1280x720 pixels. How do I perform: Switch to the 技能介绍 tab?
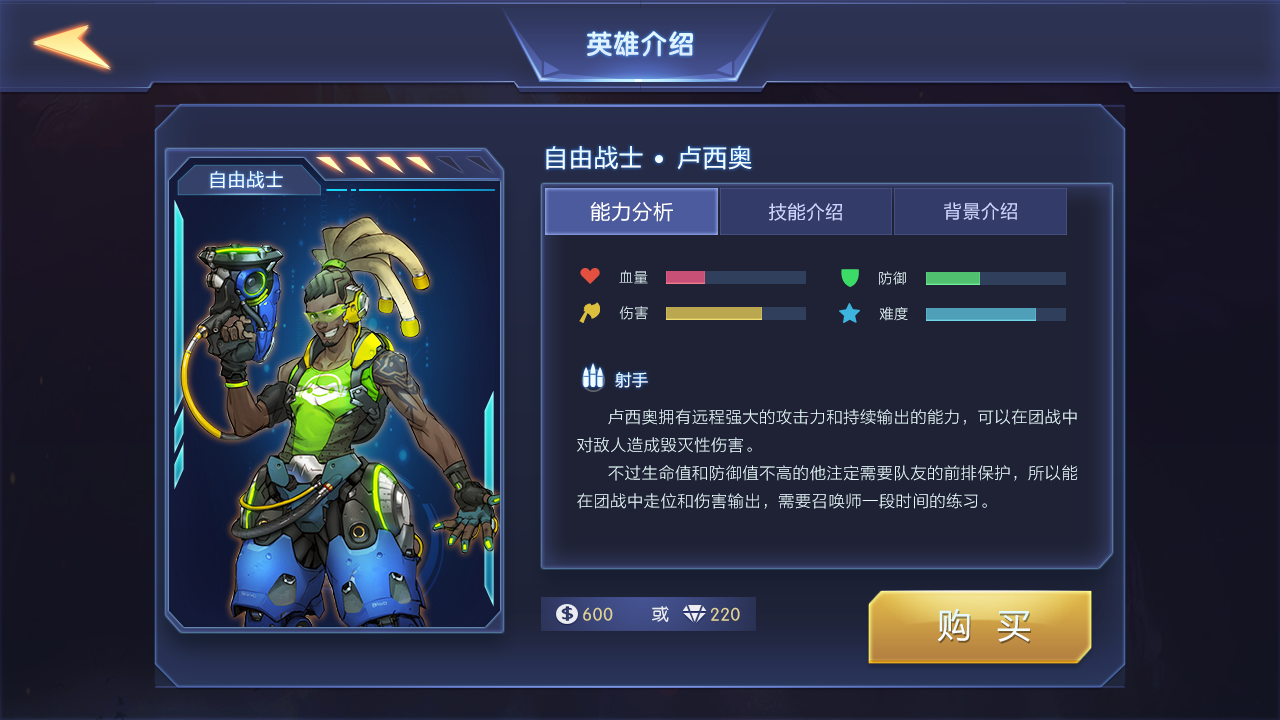[806, 210]
